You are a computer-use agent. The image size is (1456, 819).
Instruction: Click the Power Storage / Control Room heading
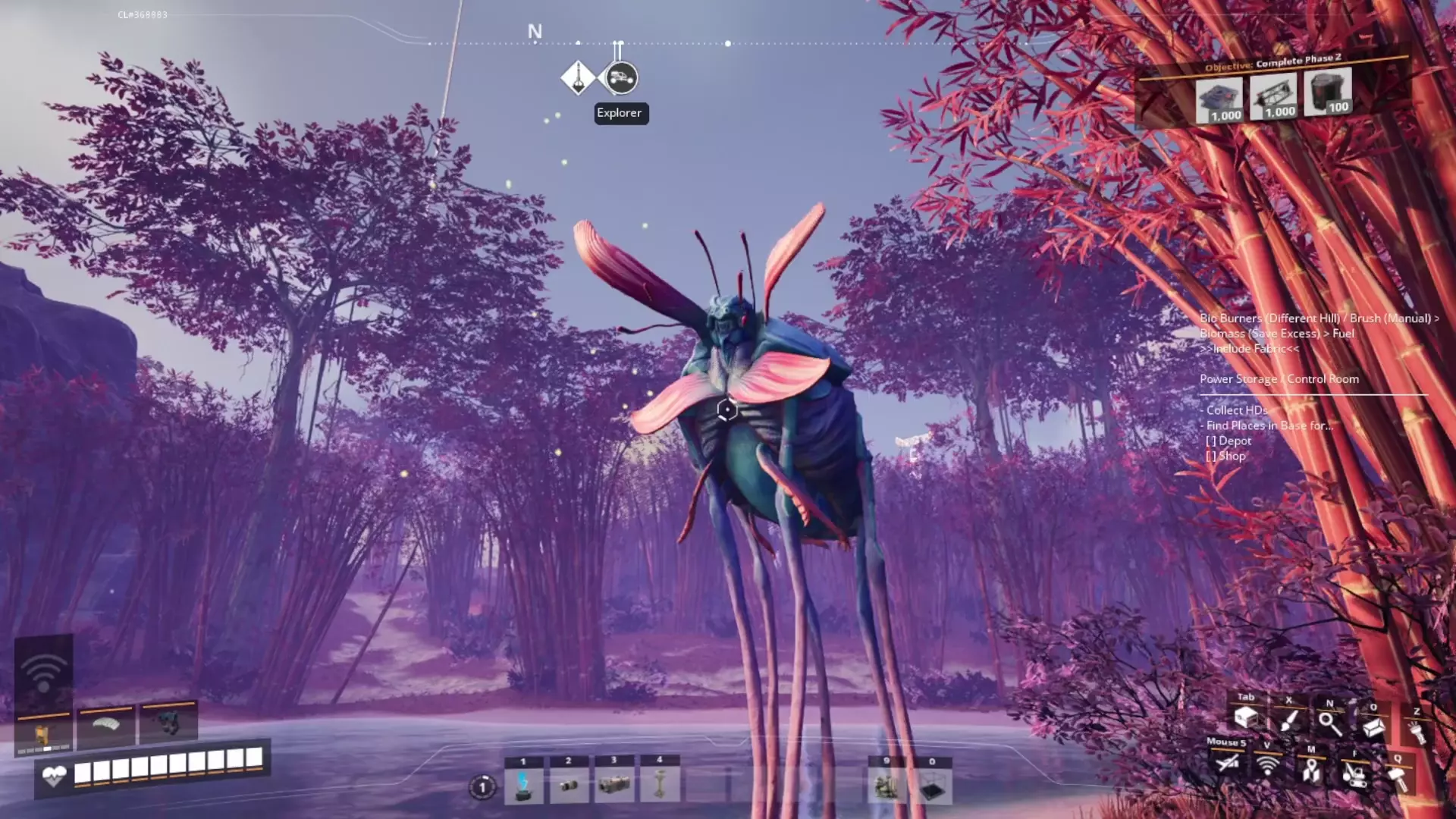1279,379
